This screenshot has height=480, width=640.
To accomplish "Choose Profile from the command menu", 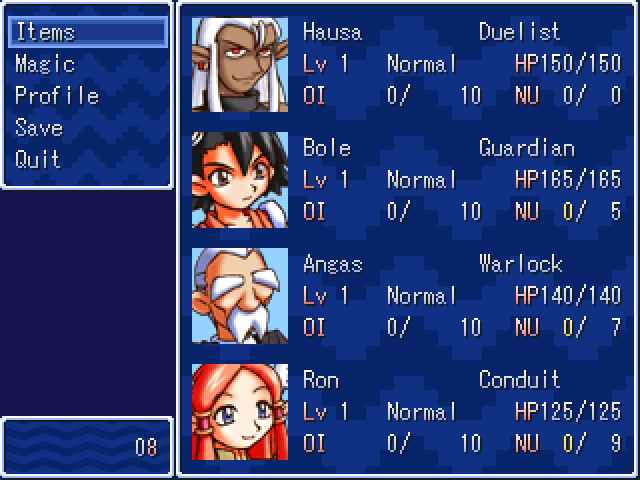I will point(57,96).
